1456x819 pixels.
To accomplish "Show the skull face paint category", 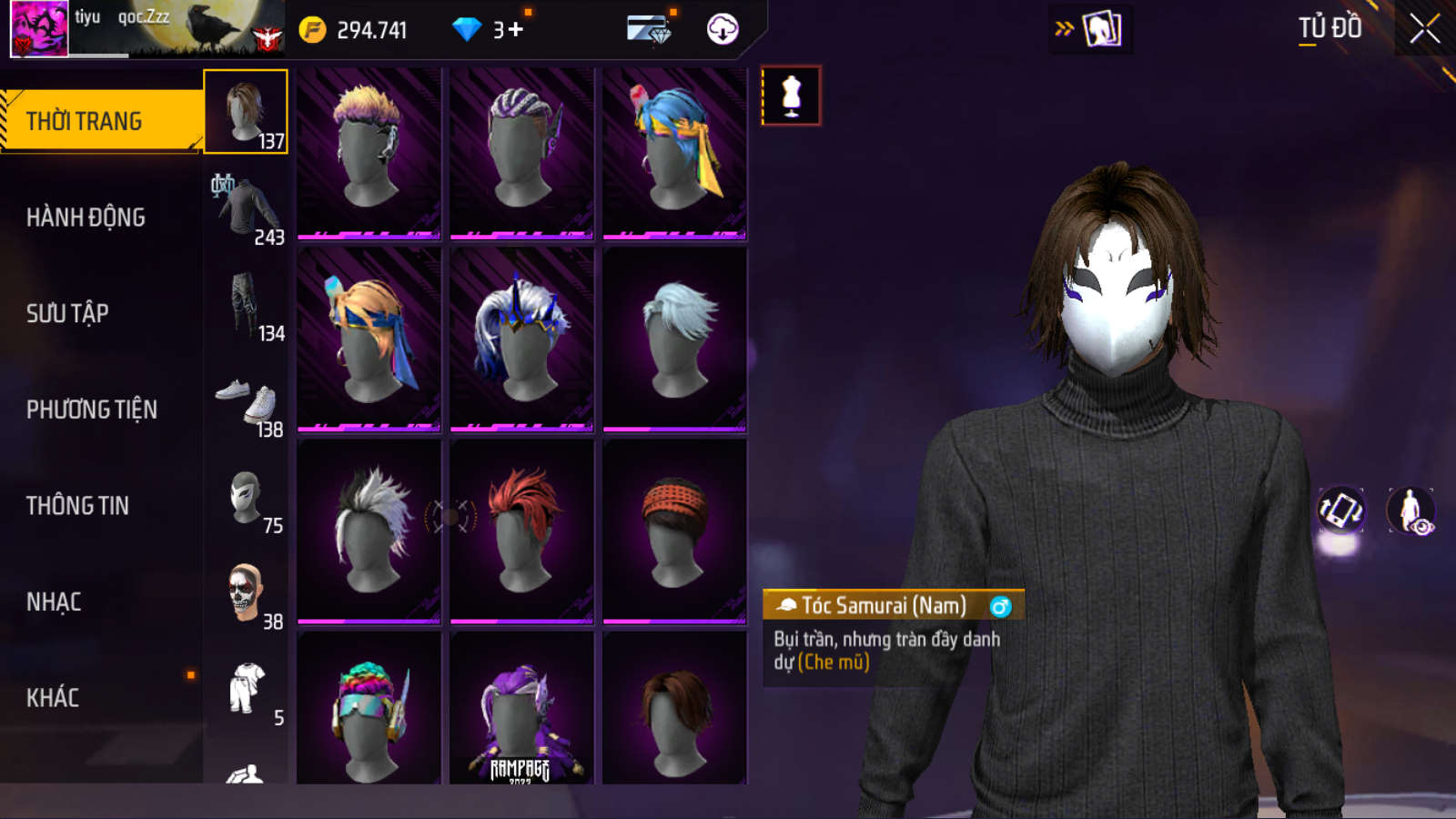I will coord(246,595).
